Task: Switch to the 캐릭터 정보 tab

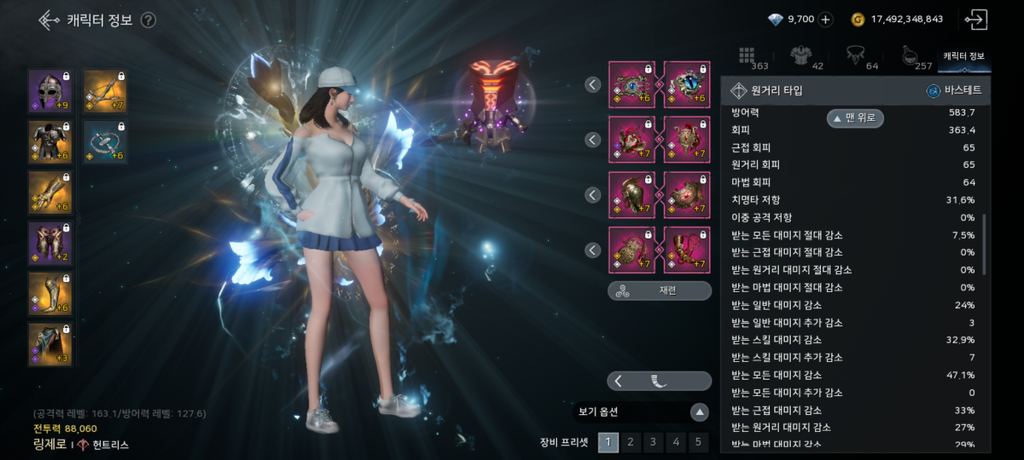Action: [963, 57]
